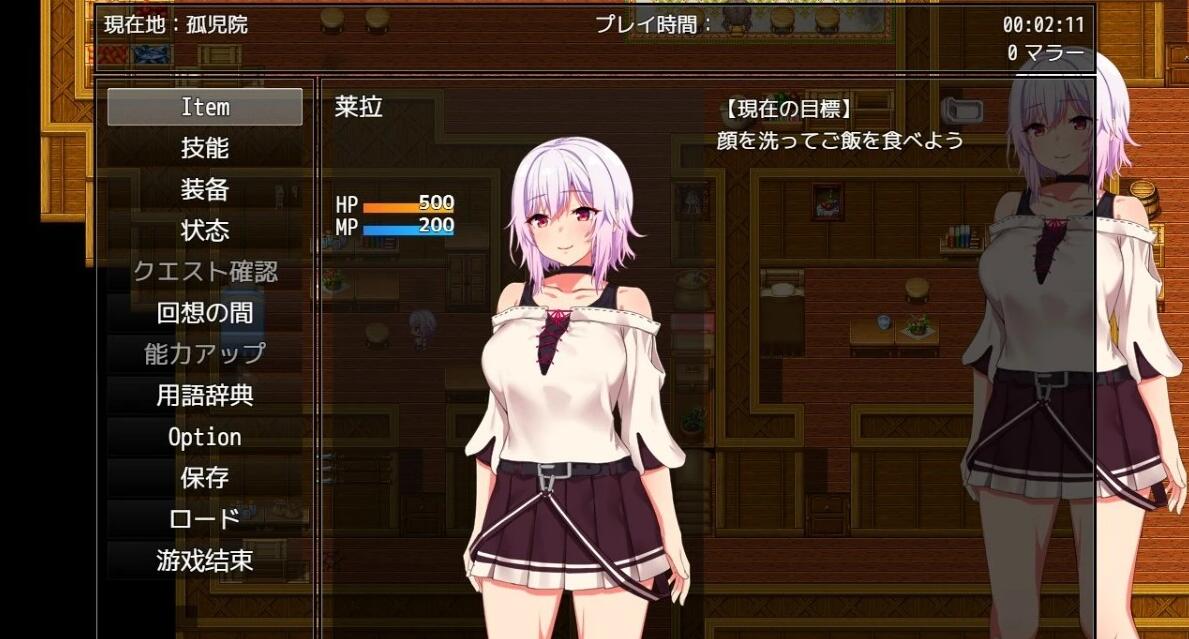
Task: Select ロード to load a save
Action: click(x=205, y=519)
